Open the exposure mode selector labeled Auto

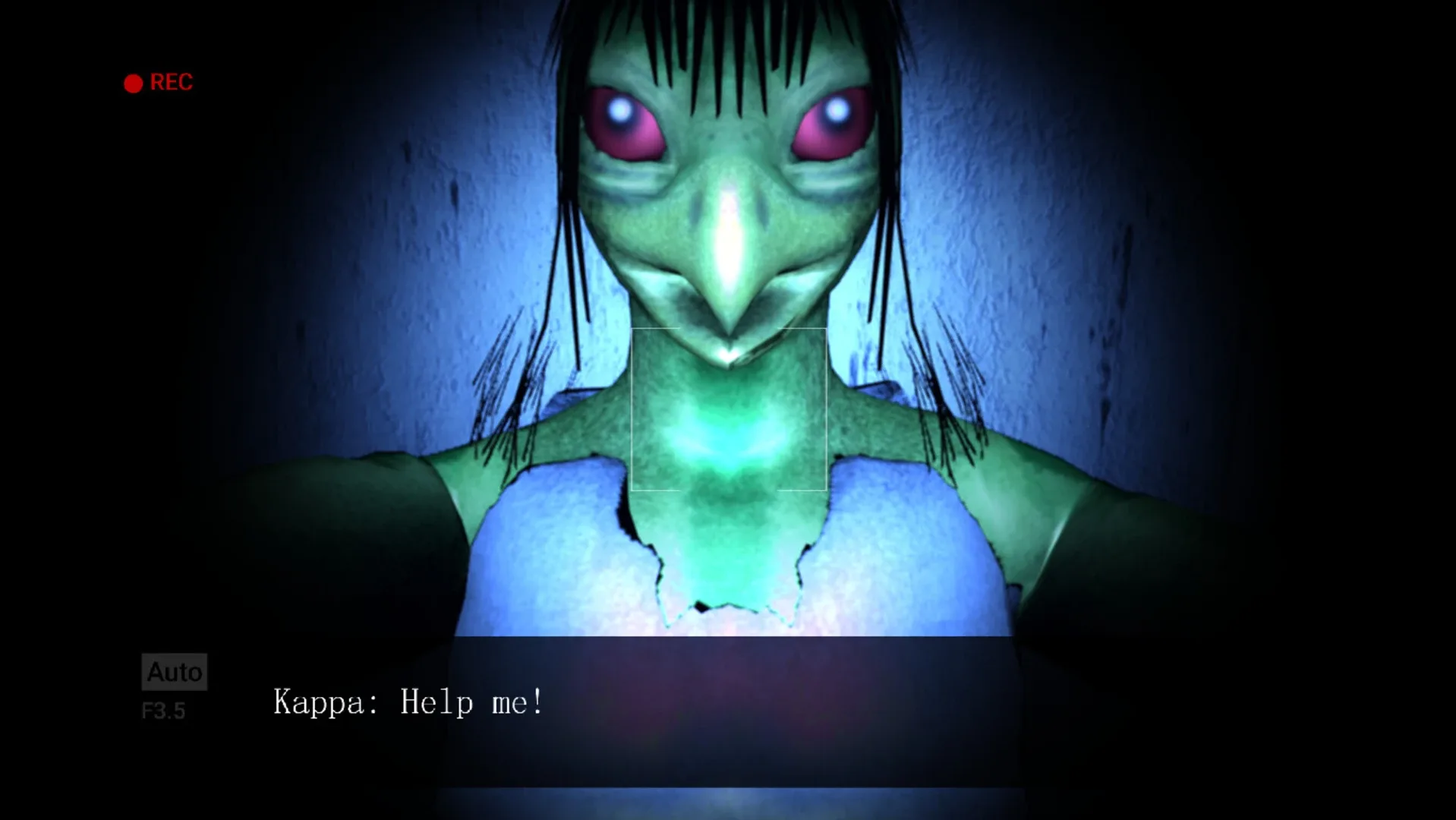click(x=174, y=671)
